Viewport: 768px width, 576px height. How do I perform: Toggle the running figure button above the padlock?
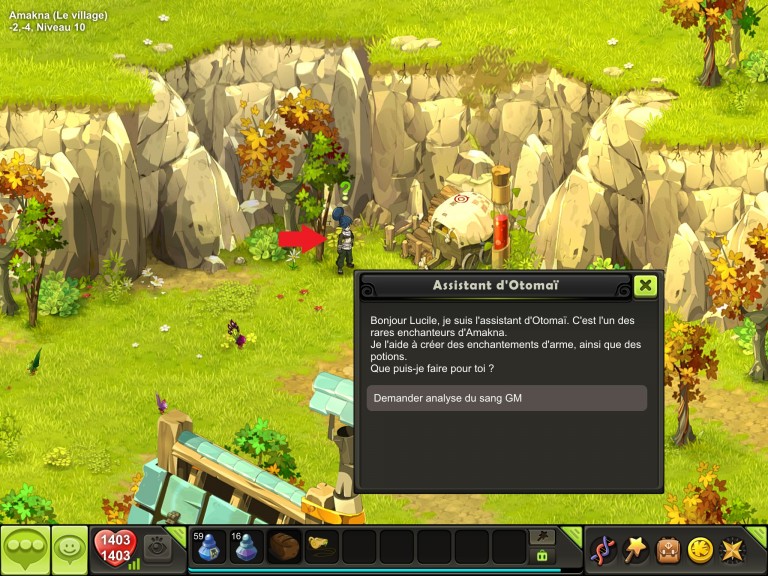(542, 537)
